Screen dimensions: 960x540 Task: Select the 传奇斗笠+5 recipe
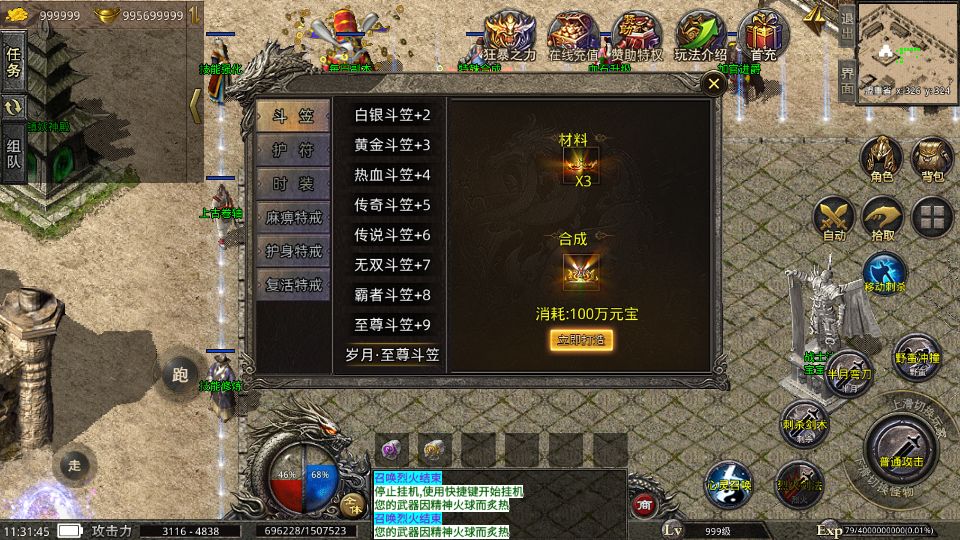pos(392,205)
